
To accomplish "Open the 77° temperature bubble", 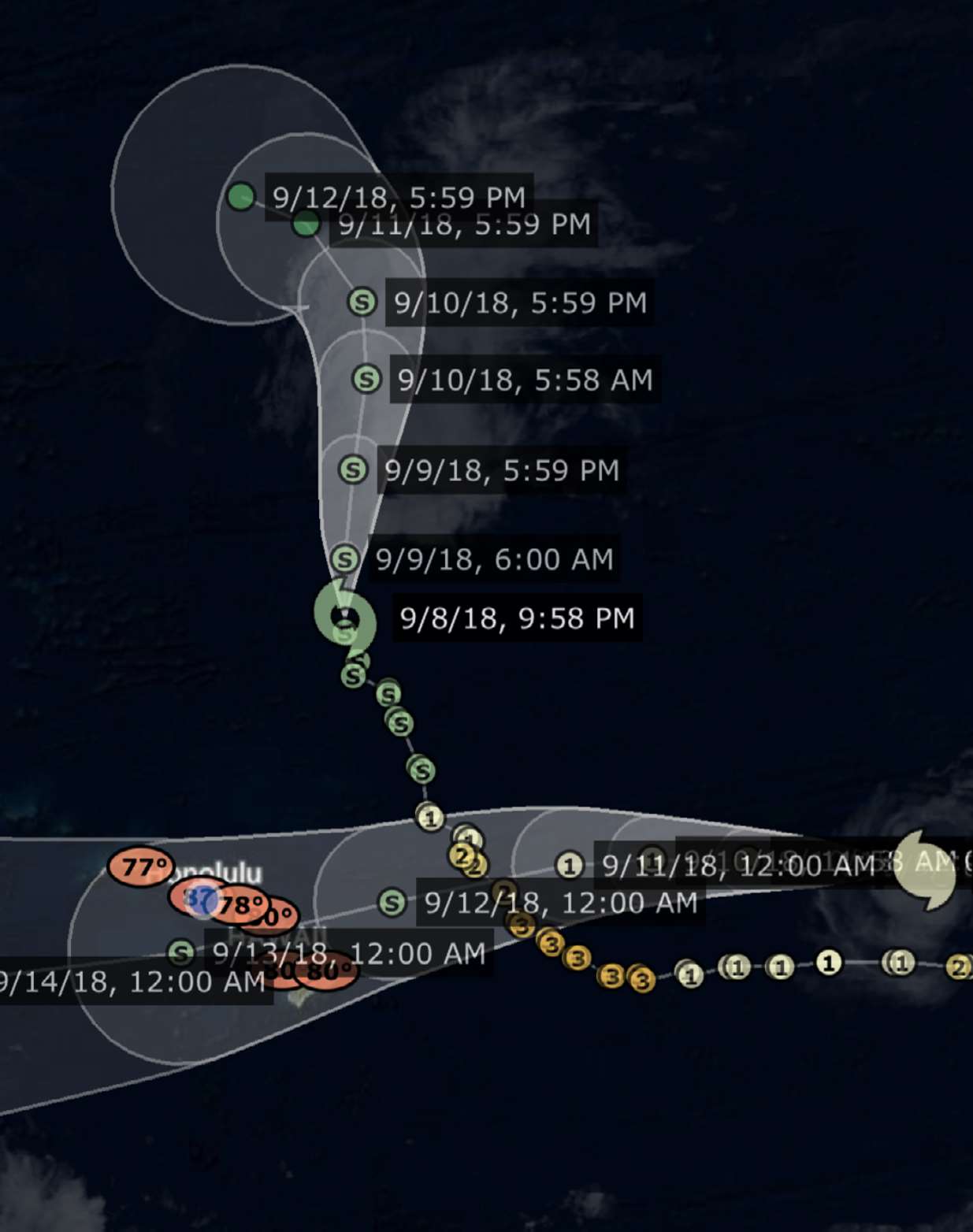I will coord(141,867).
